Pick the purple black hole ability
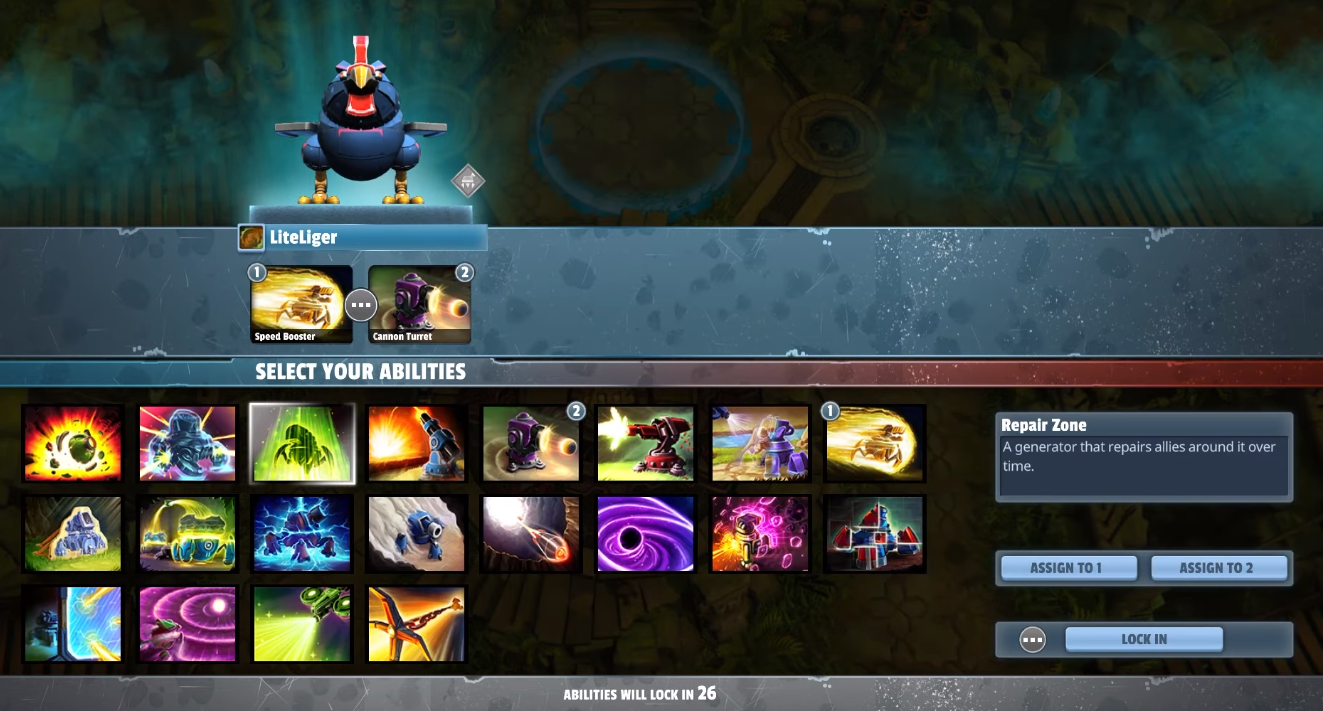Screen dimensions: 1323x711 click(645, 534)
